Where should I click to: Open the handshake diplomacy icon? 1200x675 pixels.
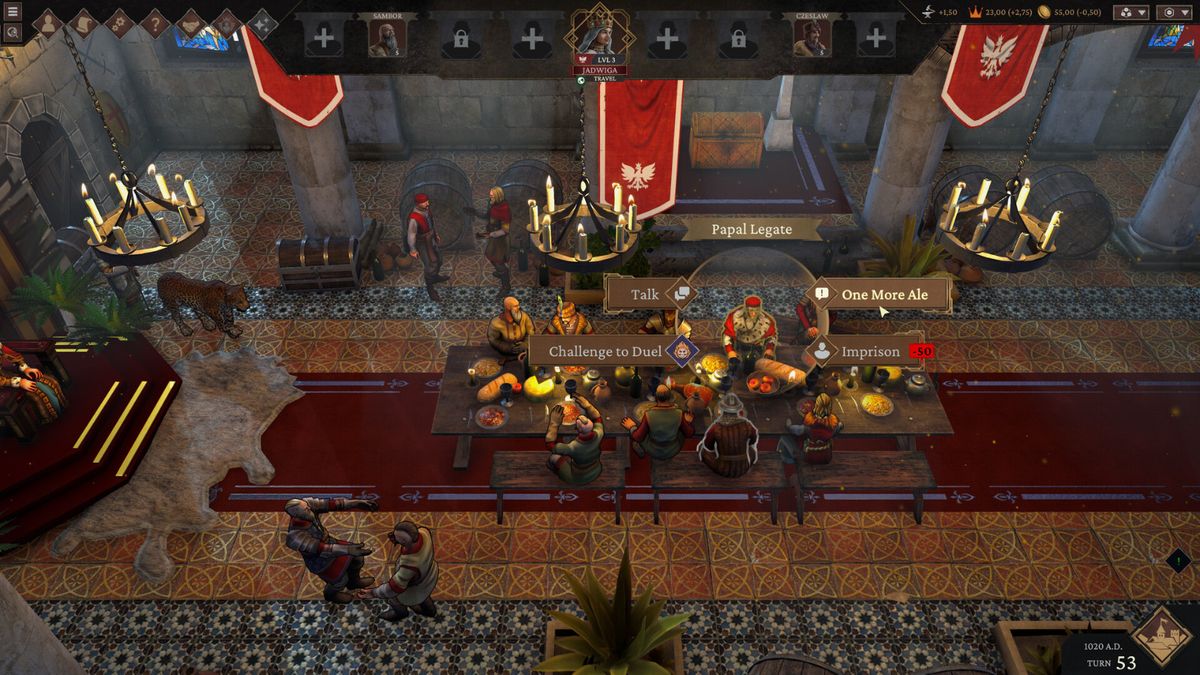click(x=191, y=23)
